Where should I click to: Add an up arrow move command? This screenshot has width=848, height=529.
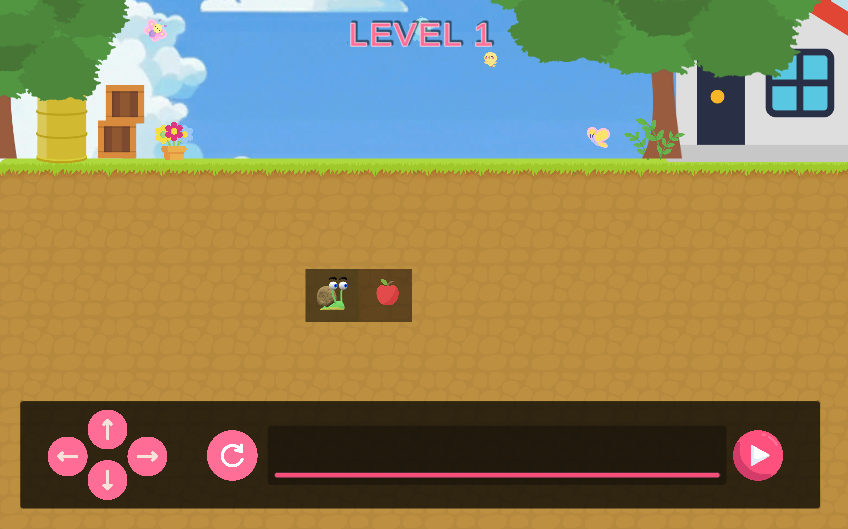pyautogui.click(x=107, y=430)
